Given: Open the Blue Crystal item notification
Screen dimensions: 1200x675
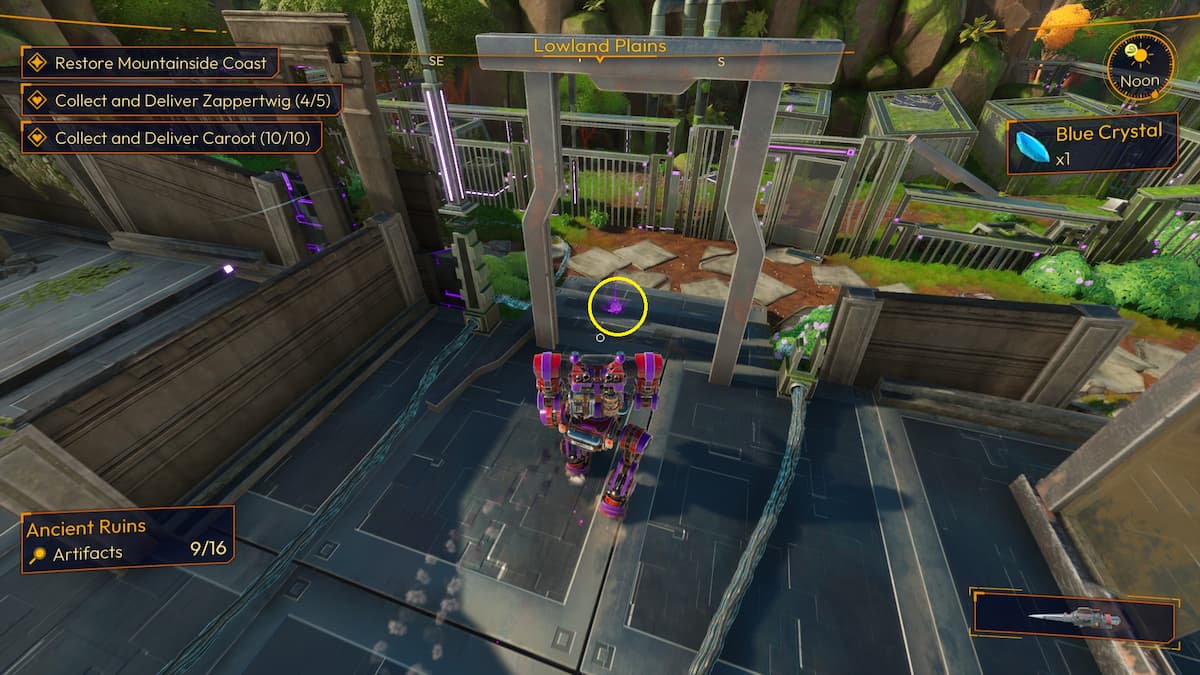Looking at the screenshot, I should [x=1091, y=144].
